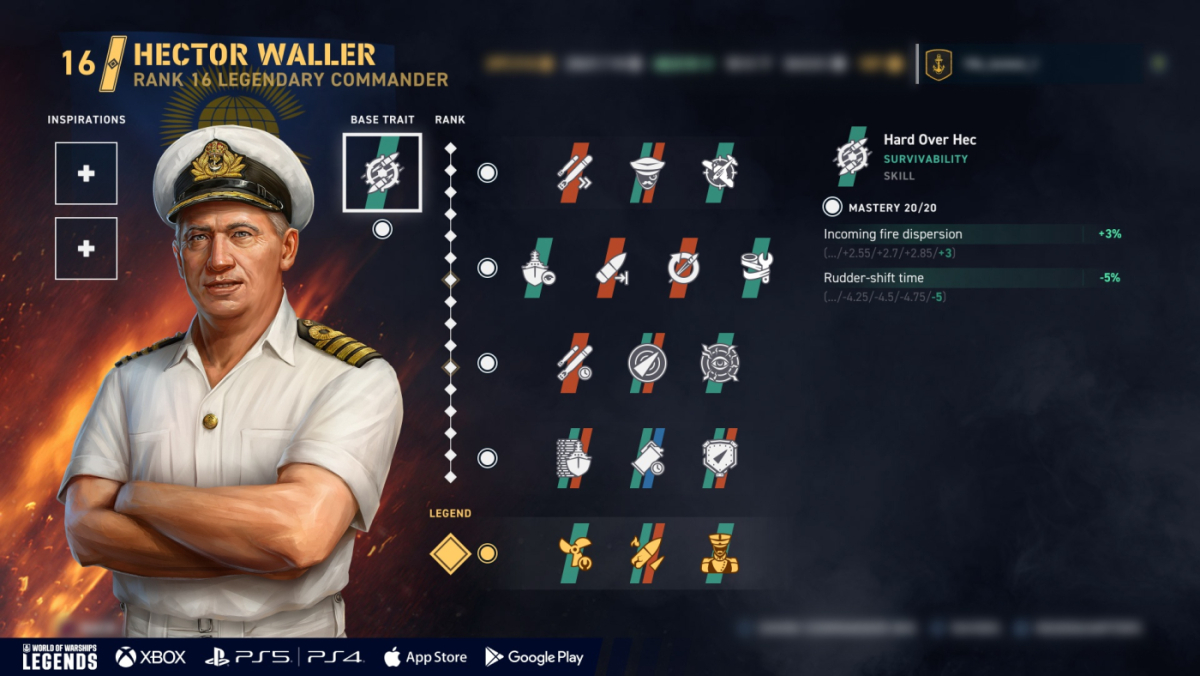
Task: Select the canister with clock skill
Action: [647, 458]
